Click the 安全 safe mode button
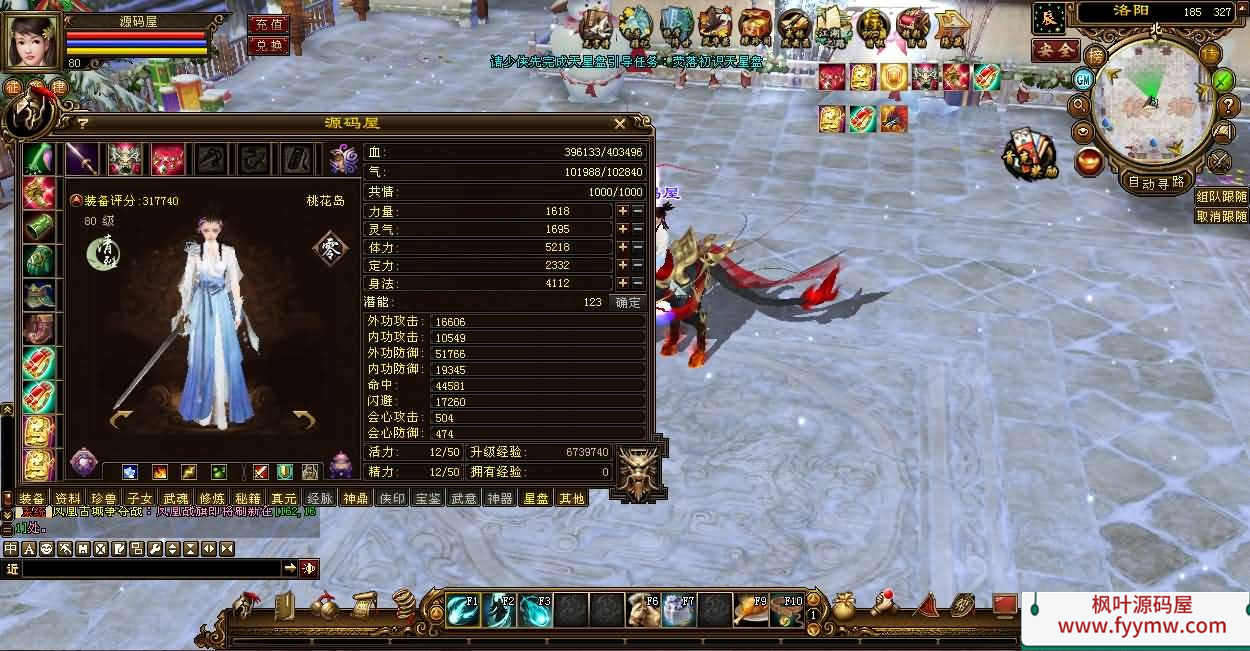Viewport: 1250px width, 651px height. point(1055,50)
